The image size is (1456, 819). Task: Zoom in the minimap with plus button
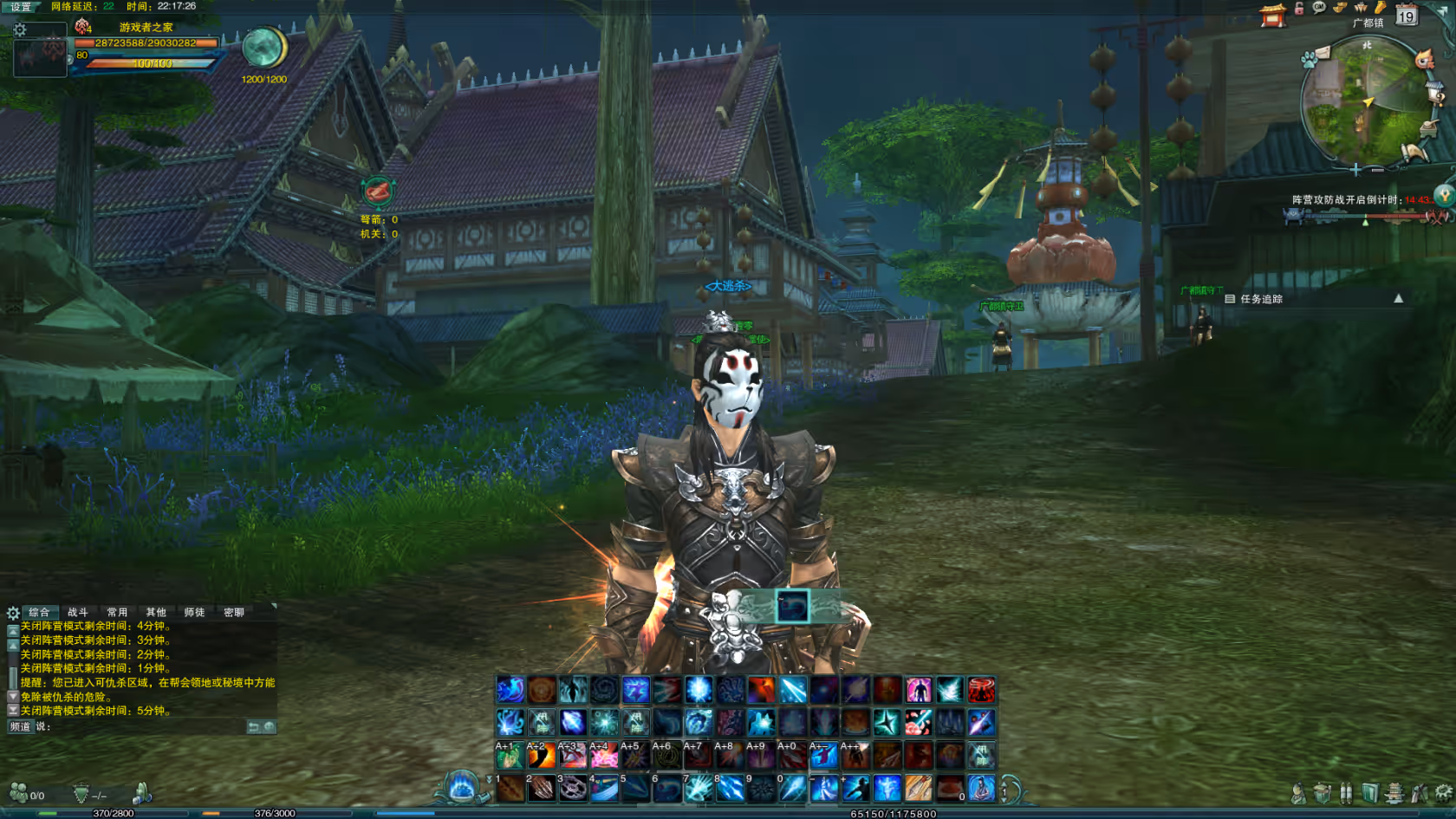[1355, 170]
